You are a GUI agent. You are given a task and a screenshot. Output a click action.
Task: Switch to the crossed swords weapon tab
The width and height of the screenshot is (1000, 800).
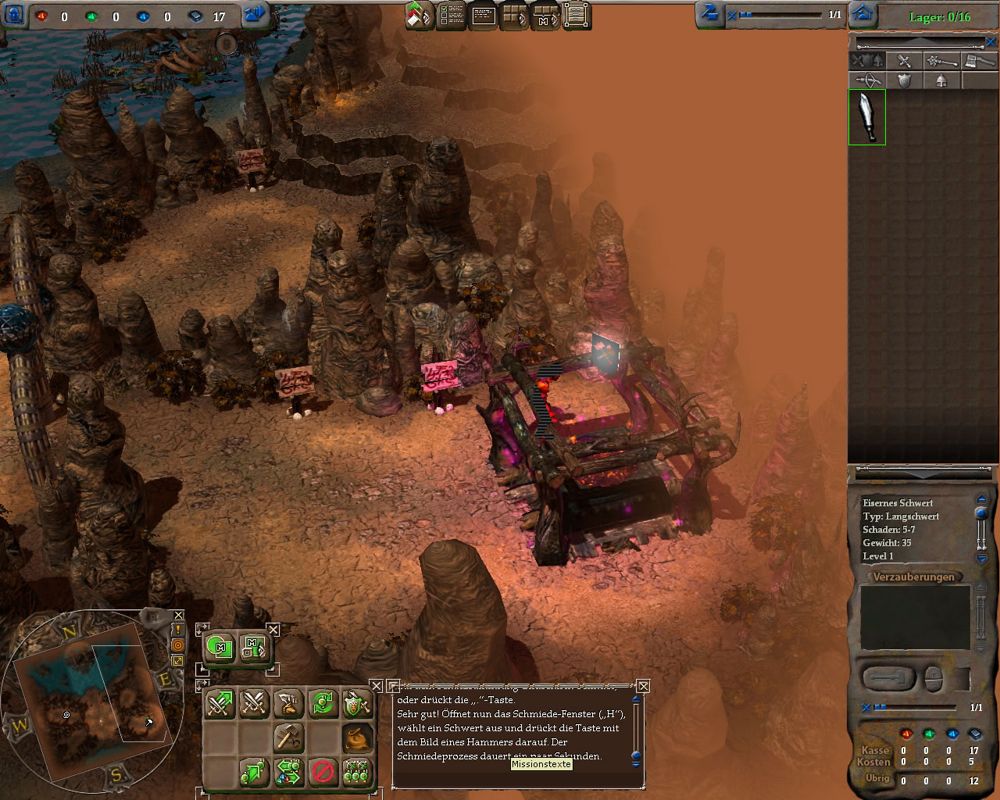pyautogui.click(x=903, y=62)
